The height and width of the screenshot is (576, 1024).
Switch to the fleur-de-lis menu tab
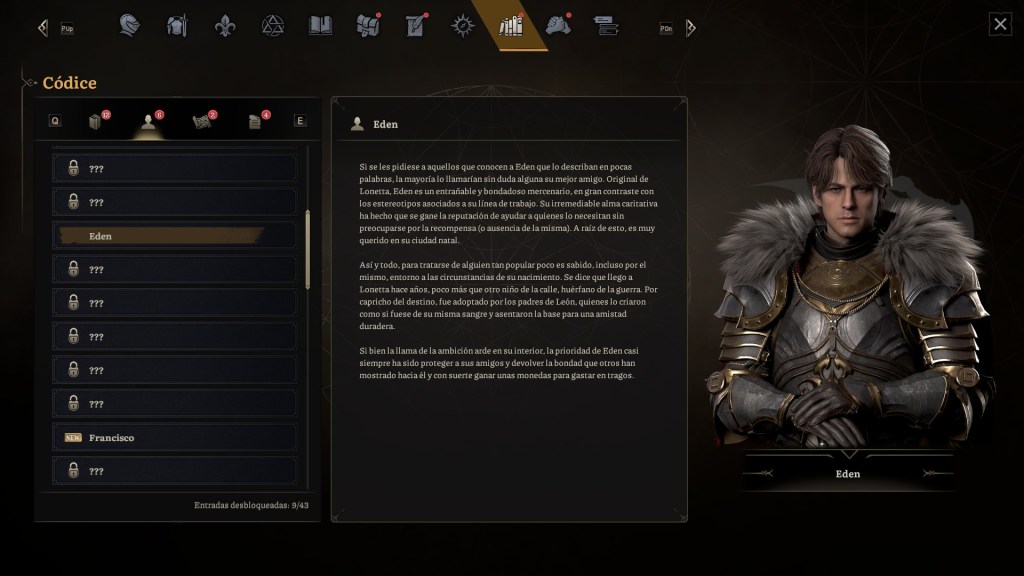point(225,25)
